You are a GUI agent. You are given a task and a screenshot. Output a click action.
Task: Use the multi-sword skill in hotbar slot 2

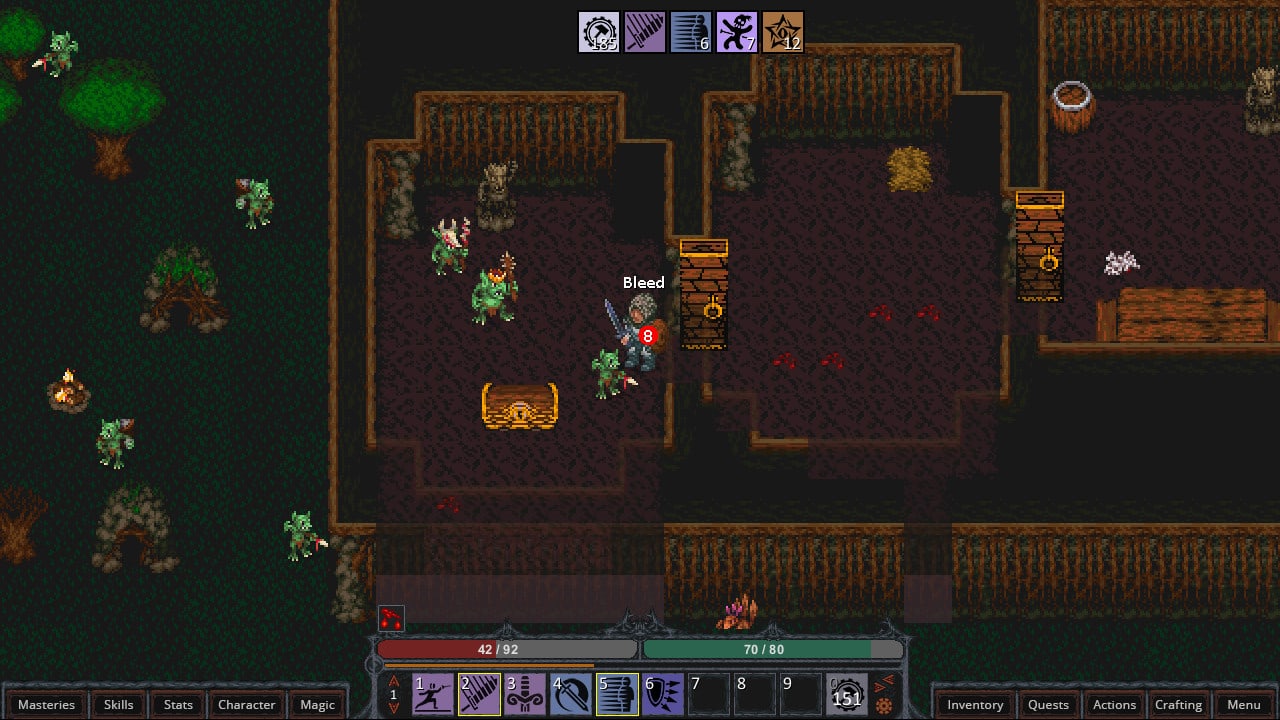[479, 694]
